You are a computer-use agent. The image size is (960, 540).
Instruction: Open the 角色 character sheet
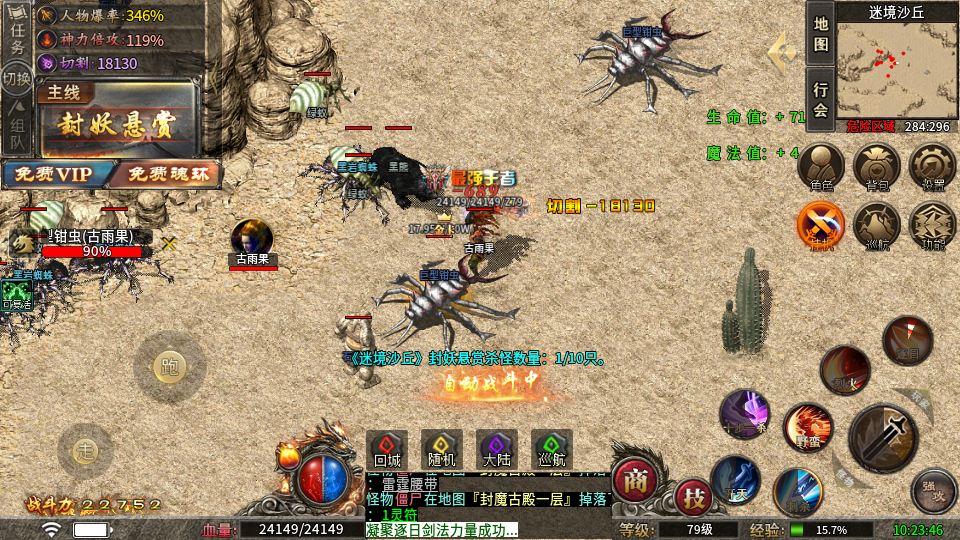(821, 168)
